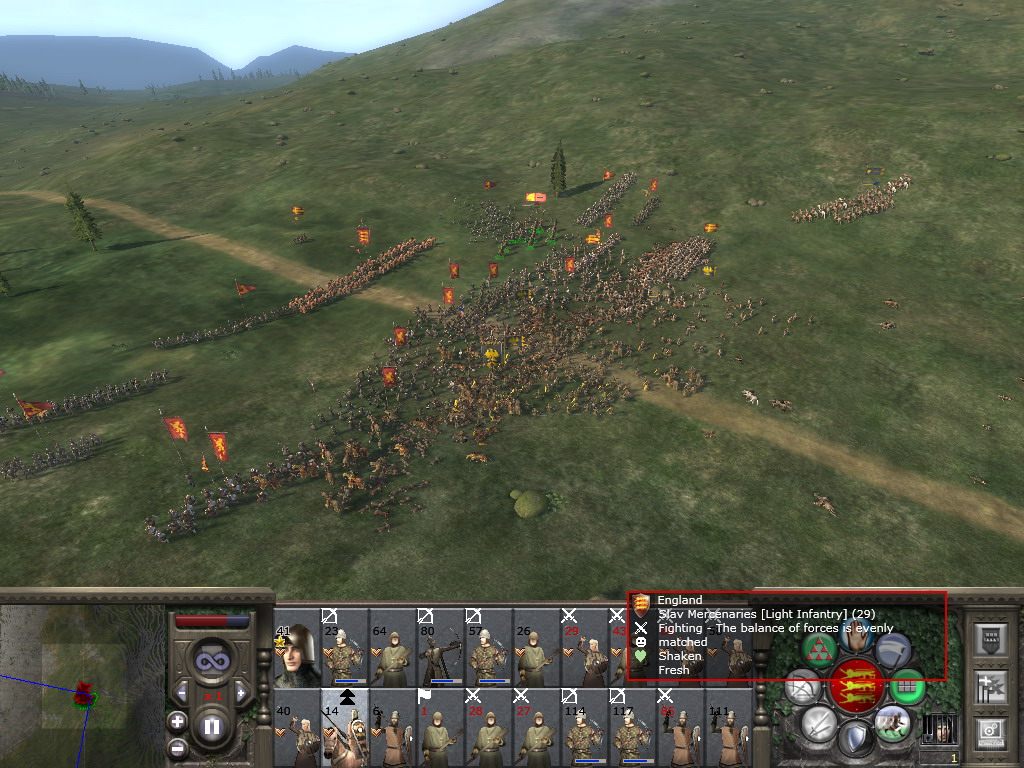The width and height of the screenshot is (1024, 768).
Task: Decrease battle speed with the small minus arrow
Action: pos(182,693)
